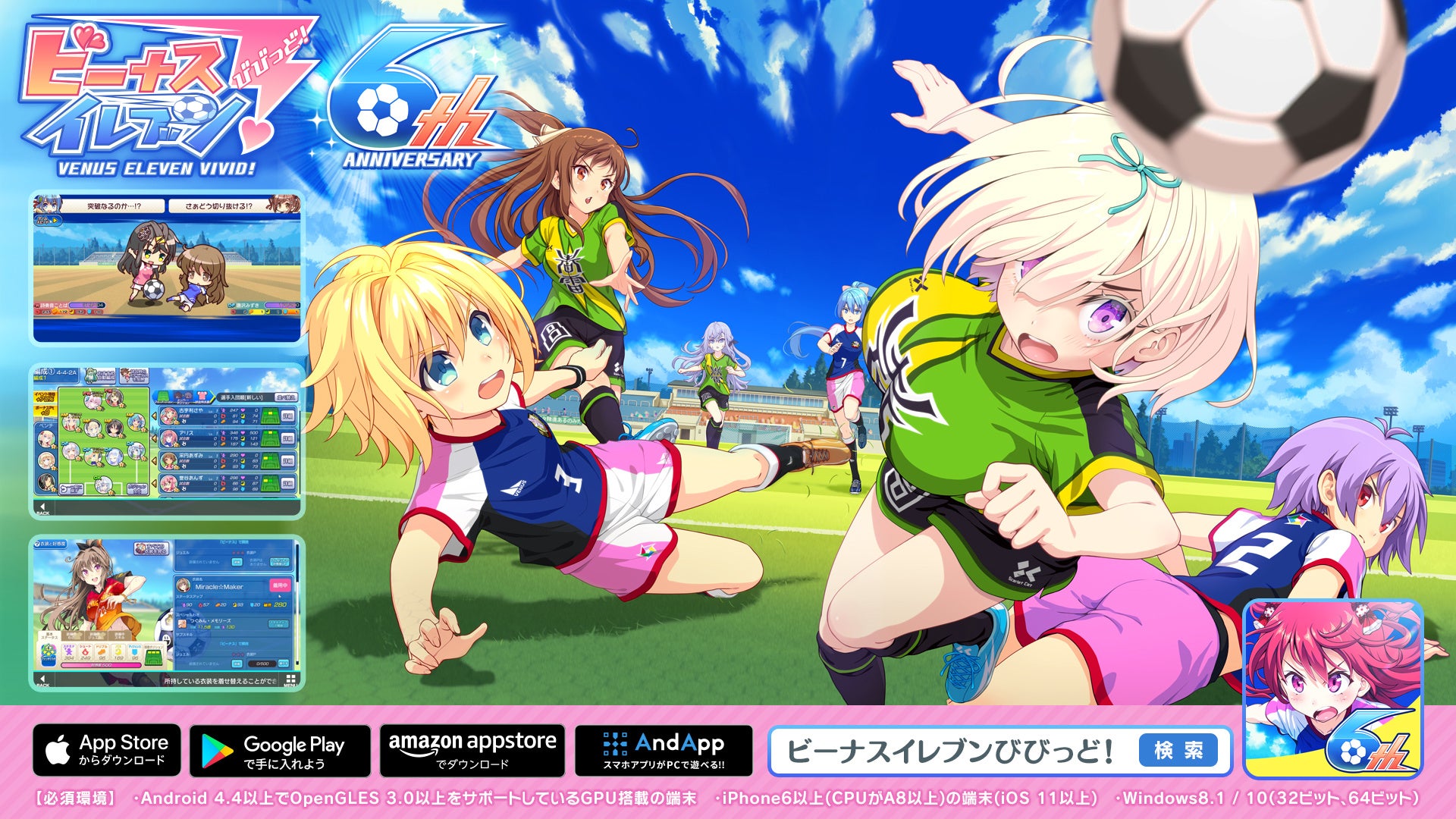Click the pink 好感度 500 progress bar

coord(100,664)
